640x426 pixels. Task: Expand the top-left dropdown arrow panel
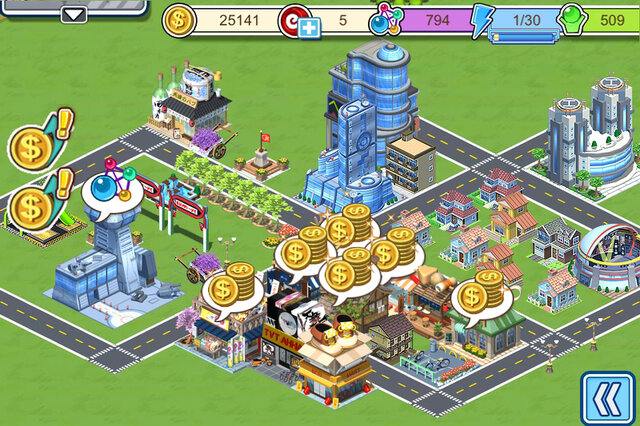(75, 14)
